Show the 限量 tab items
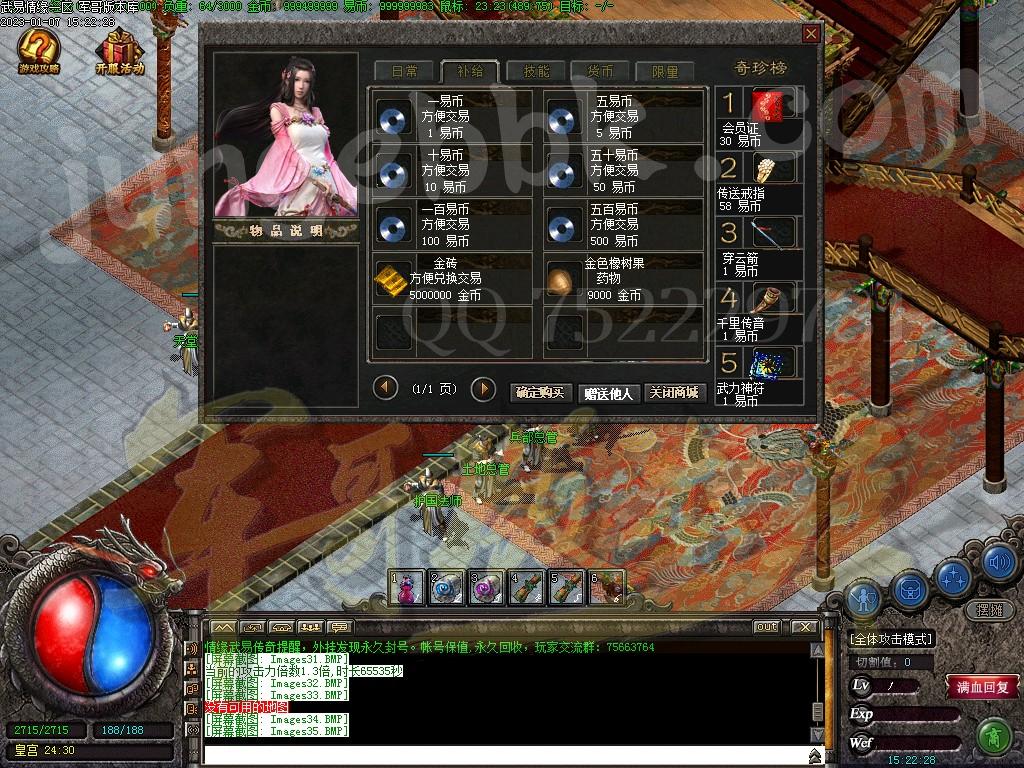Image resolution: width=1024 pixels, height=768 pixels. [x=665, y=72]
